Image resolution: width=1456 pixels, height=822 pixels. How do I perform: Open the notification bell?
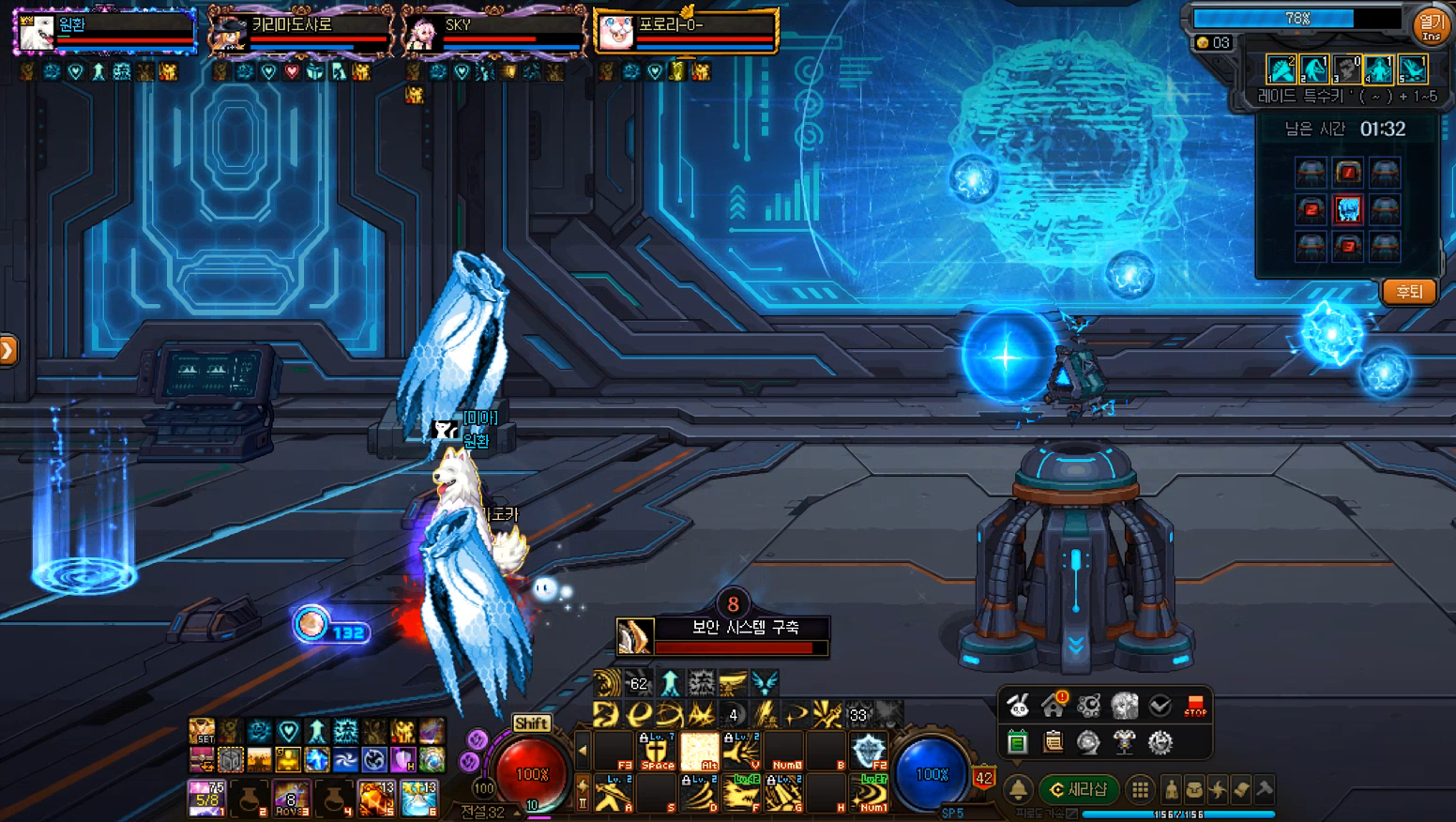click(1018, 789)
